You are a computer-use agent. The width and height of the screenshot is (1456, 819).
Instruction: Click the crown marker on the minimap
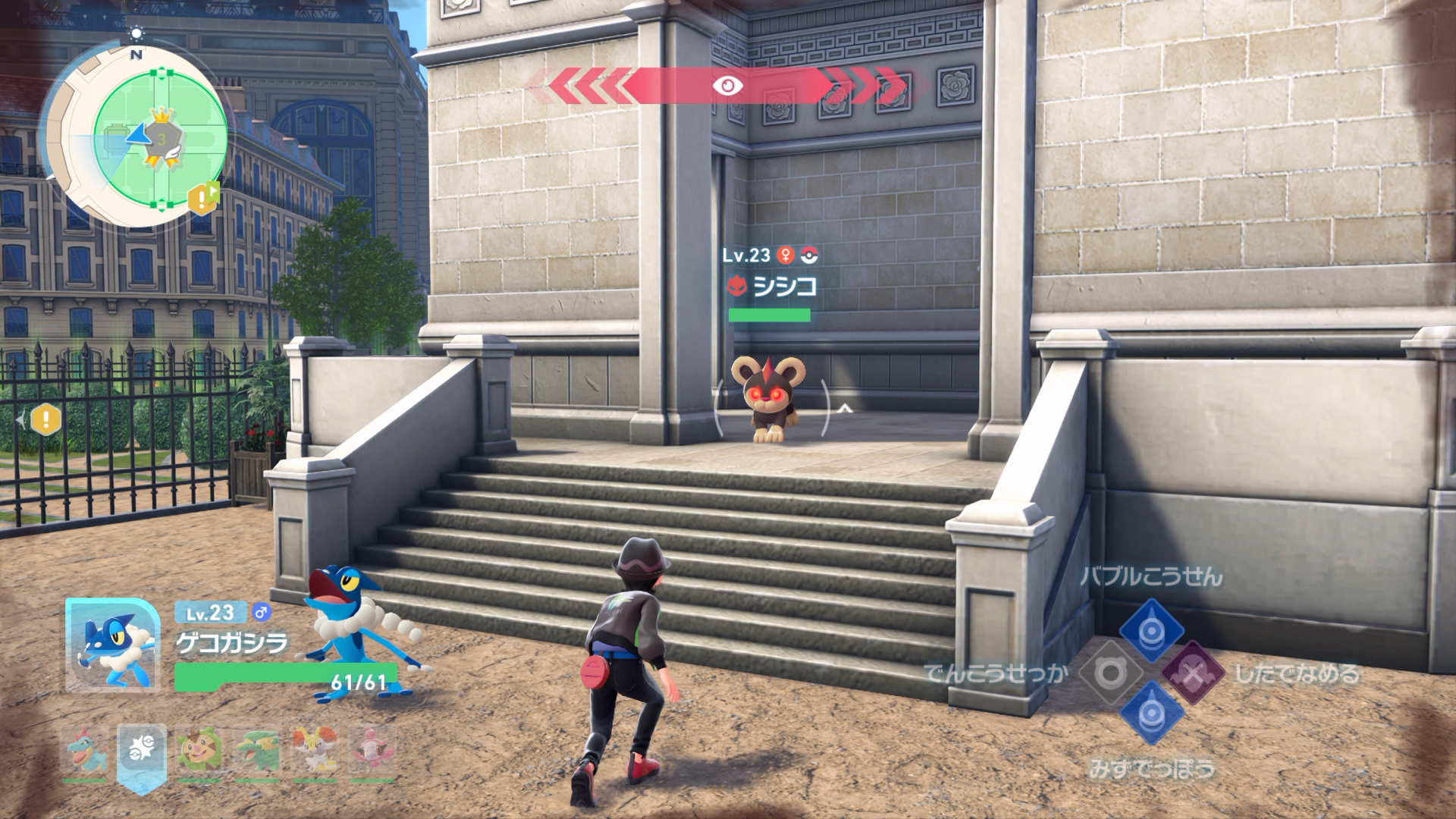(x=161, y=117)
